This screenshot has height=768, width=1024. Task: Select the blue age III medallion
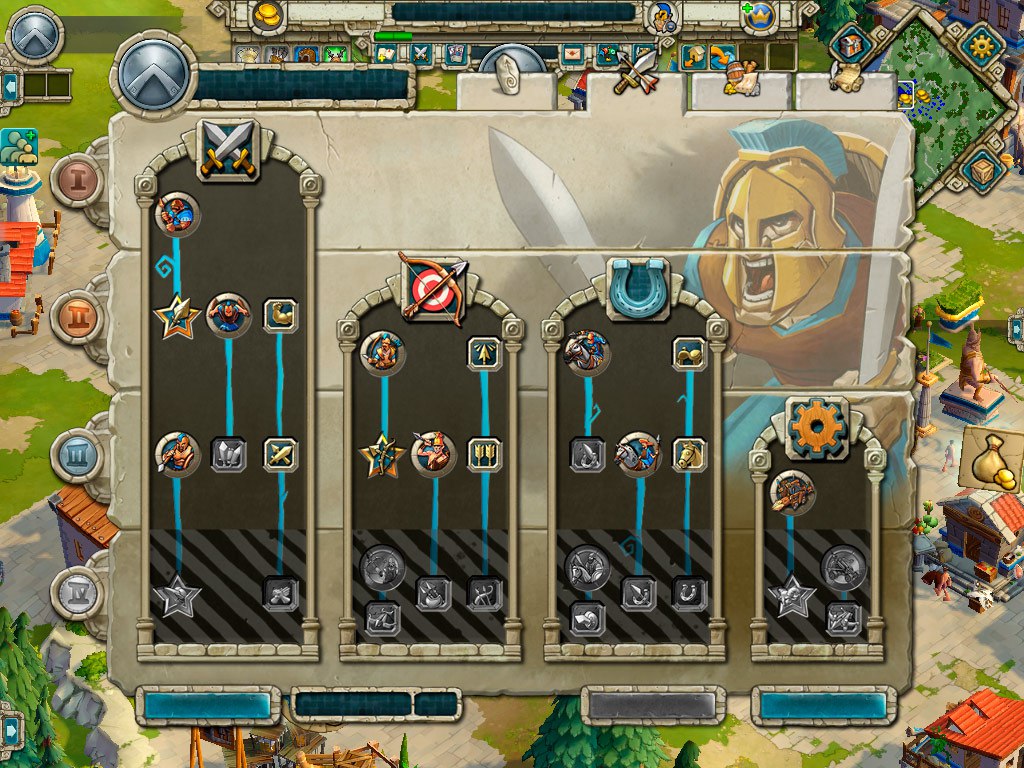[76, 455]
